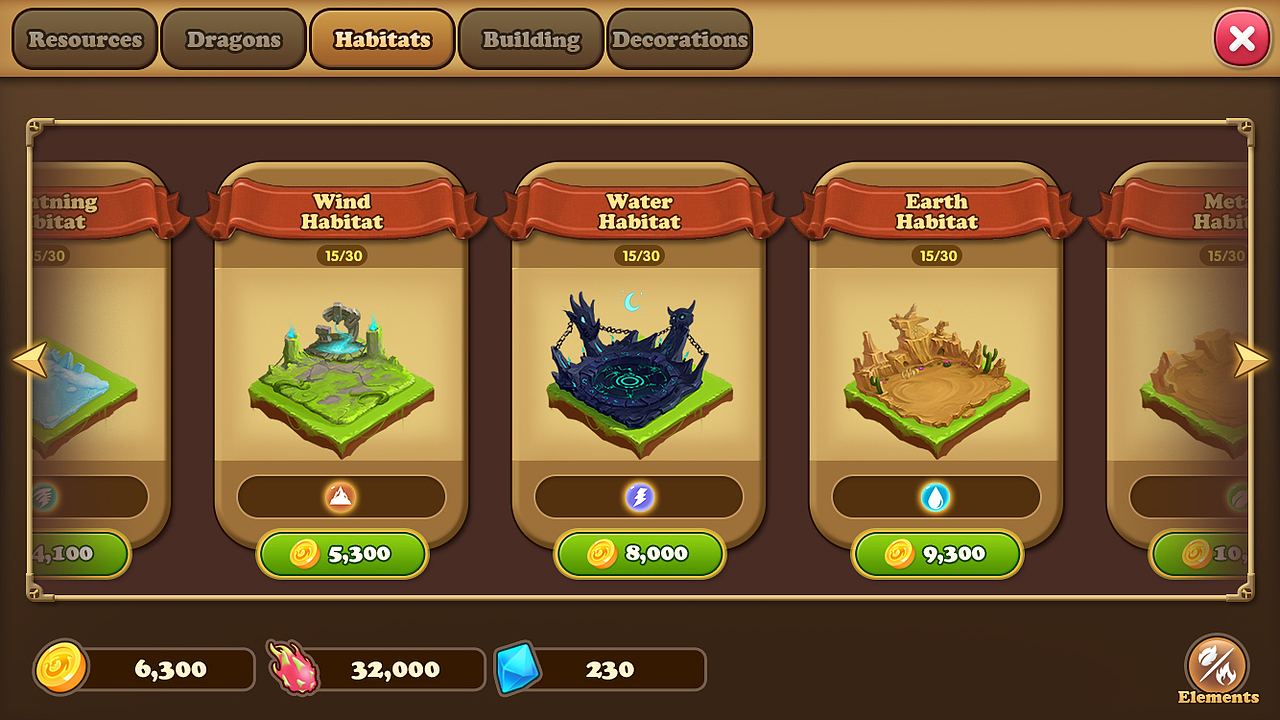Switch to the Resources tab

tap(84, 39)
